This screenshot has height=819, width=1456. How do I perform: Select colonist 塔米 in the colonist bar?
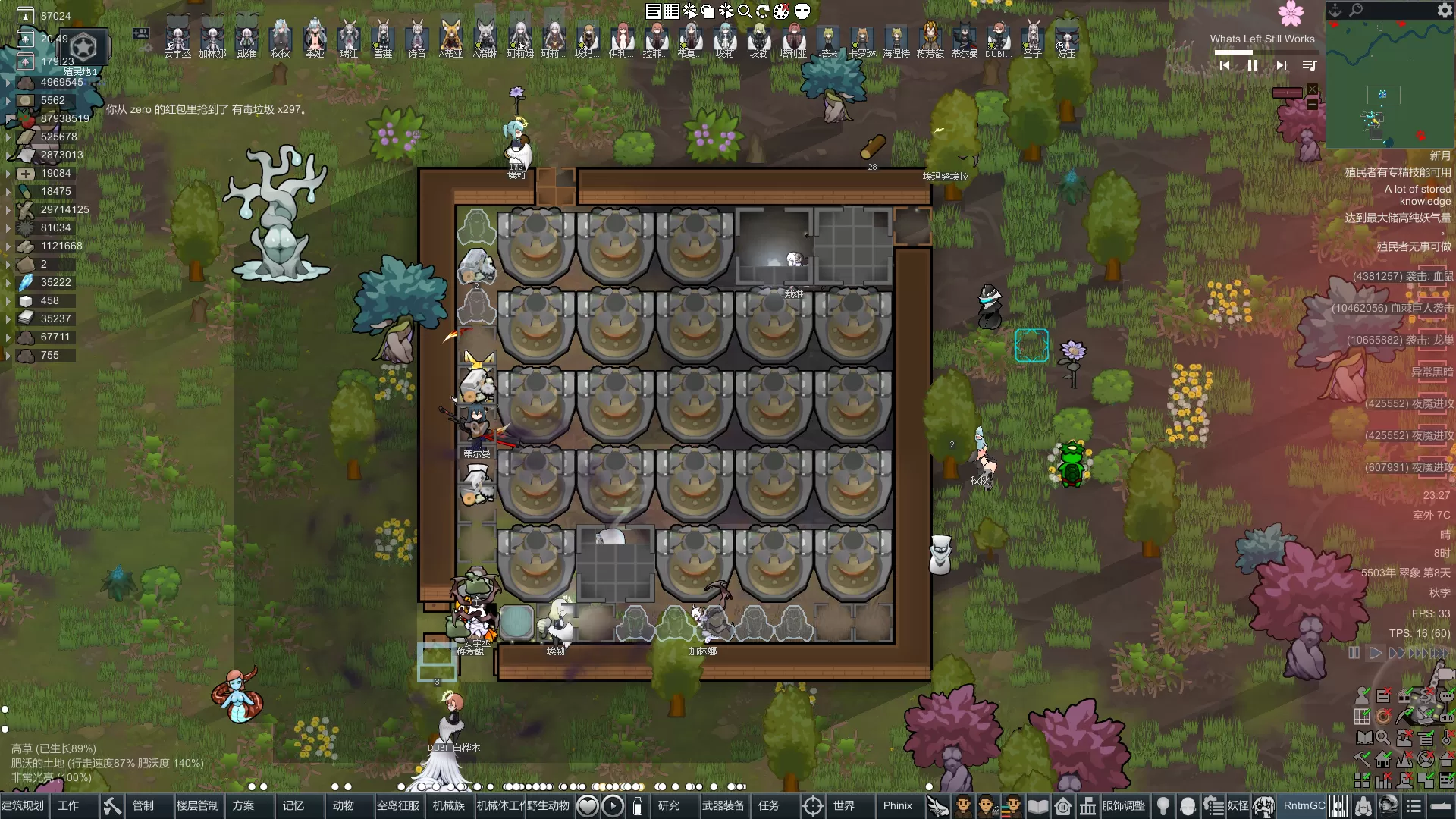pos(828,38)
